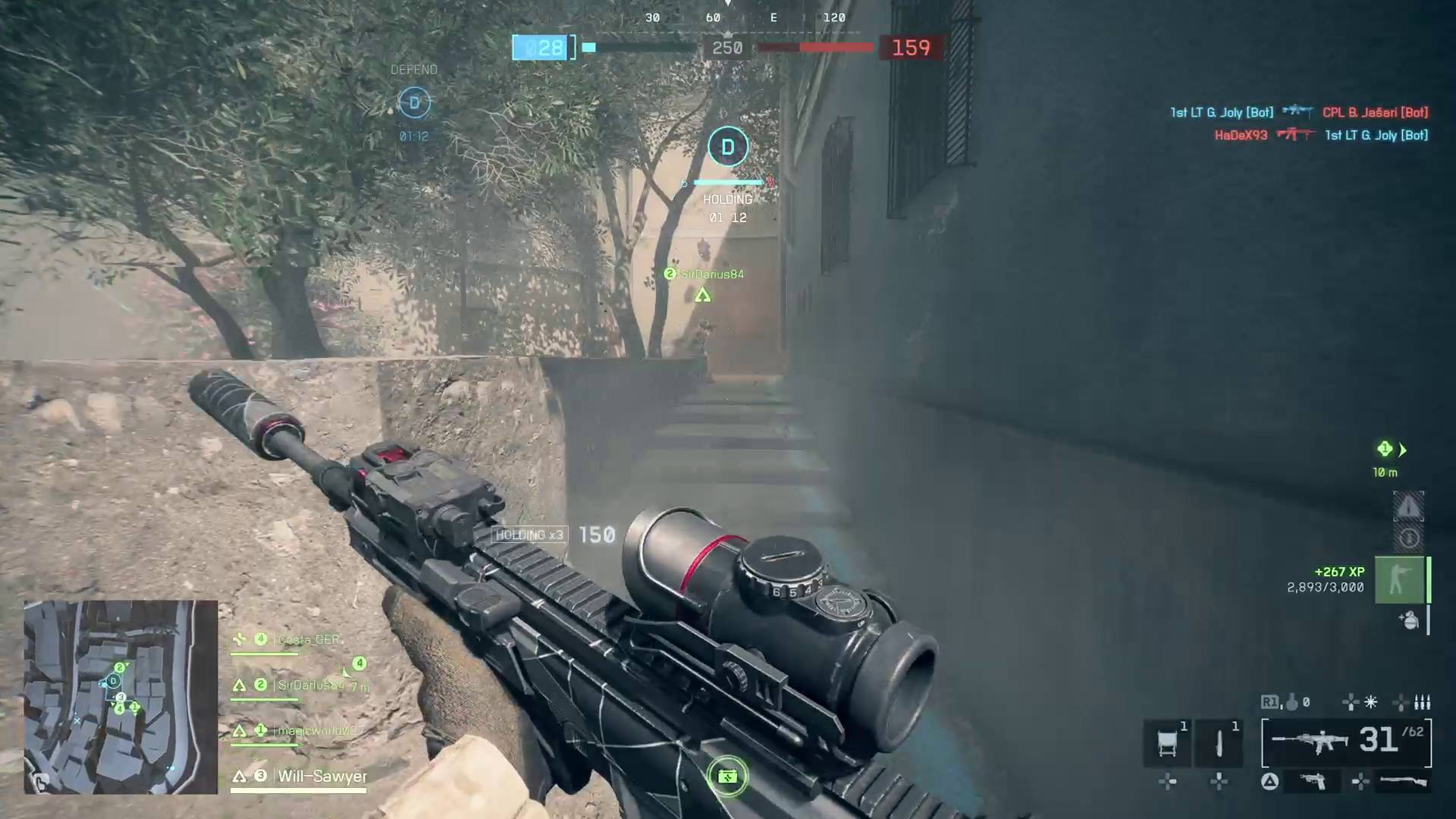The height and width of the screenshot is (819, 1456).
Task: Click Will-Sawyer's name in the squad list
Action: click(322, 777)
